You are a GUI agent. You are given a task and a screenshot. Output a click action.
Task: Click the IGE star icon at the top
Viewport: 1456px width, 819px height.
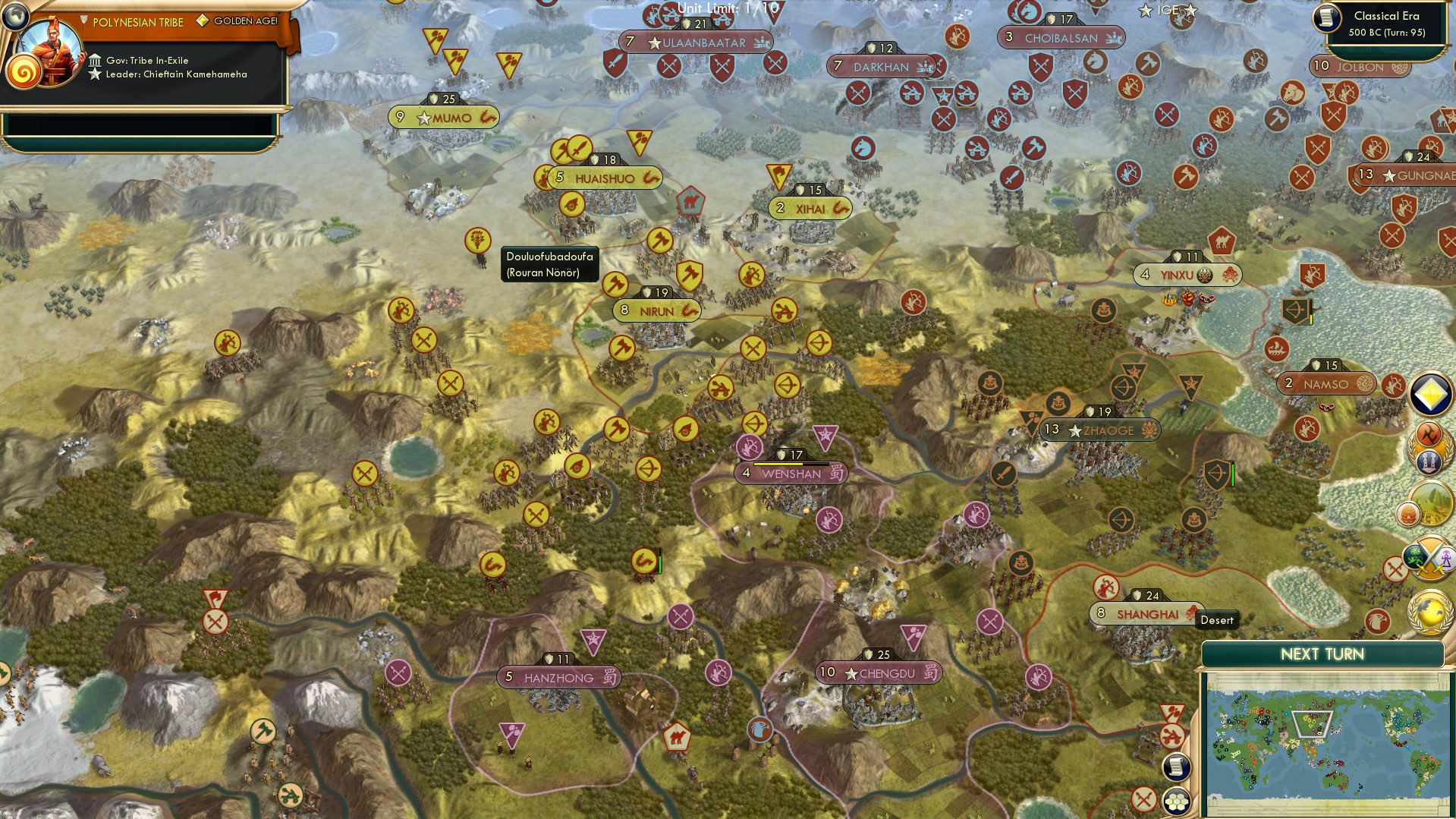1144,11
